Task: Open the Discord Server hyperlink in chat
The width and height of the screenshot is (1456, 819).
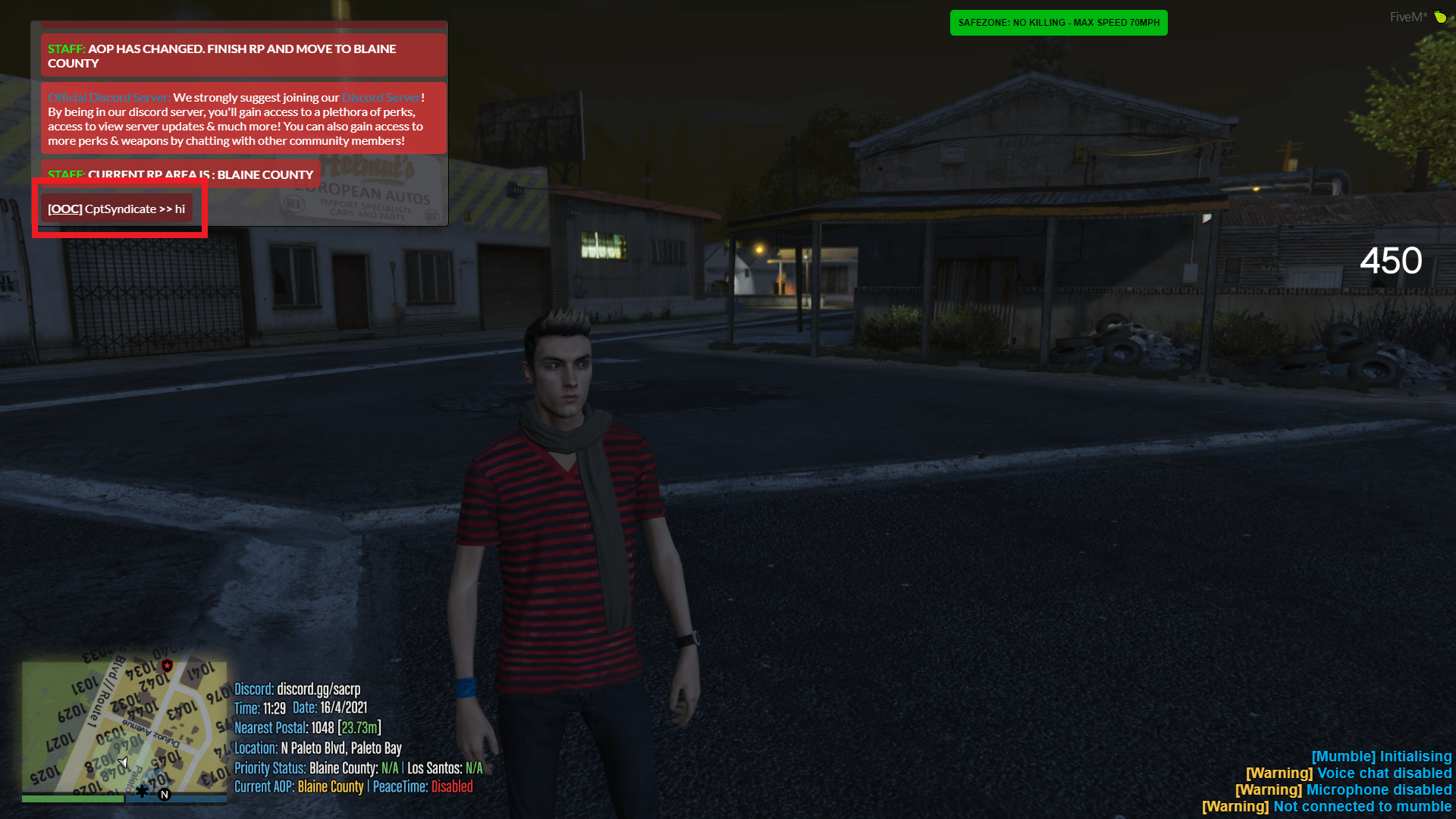Action: 381,97
